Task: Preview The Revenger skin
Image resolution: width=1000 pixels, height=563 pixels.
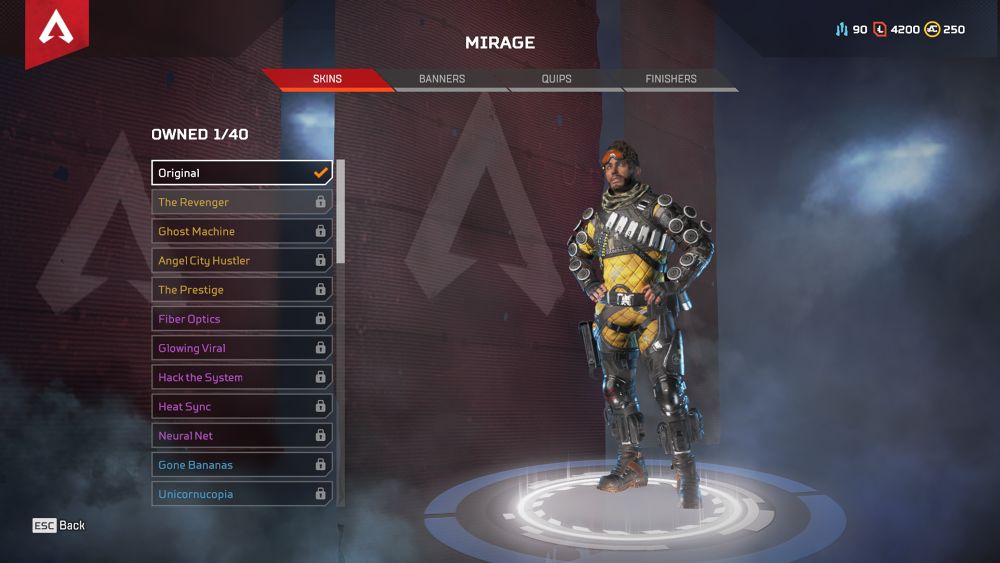Action: coord(242,202)
